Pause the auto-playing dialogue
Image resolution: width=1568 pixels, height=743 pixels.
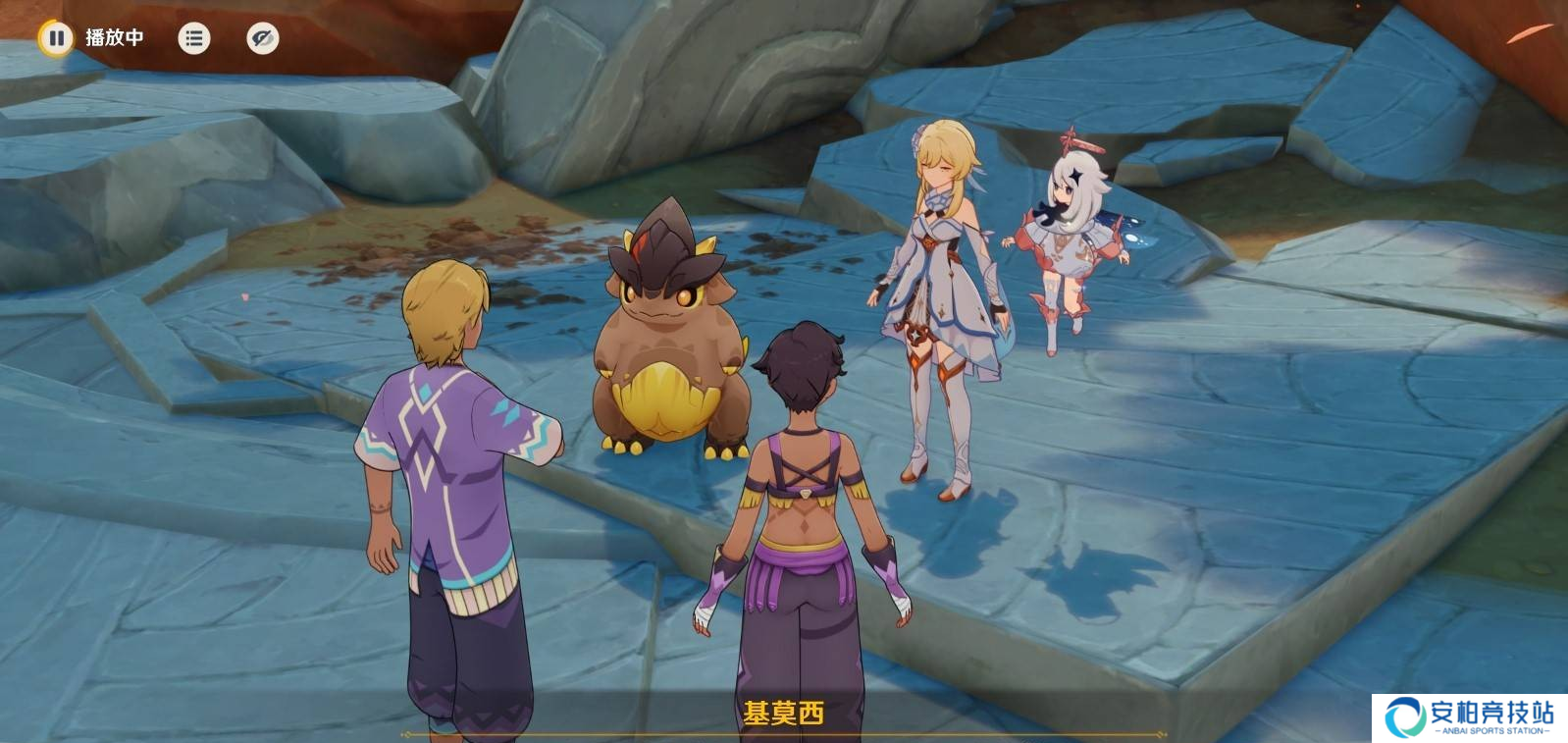[56, 38]
